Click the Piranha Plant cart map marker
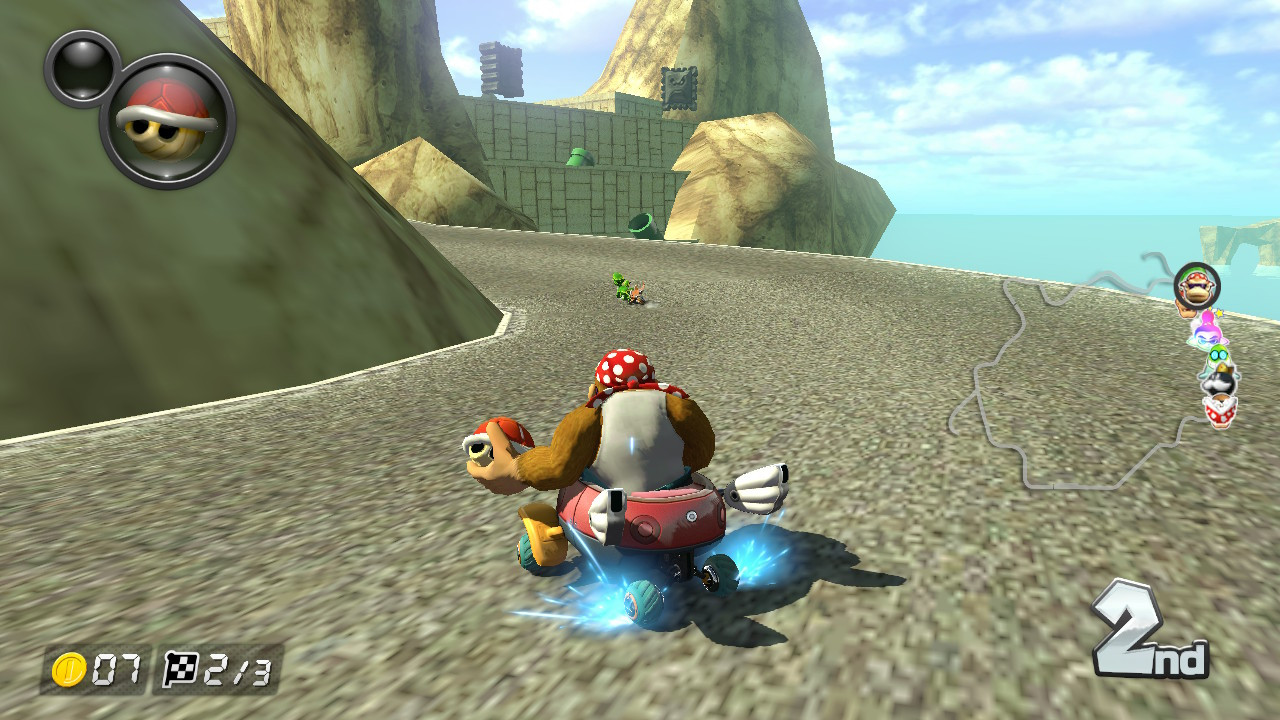Viewport: 1280px width, 720px height. [1219, 411]
